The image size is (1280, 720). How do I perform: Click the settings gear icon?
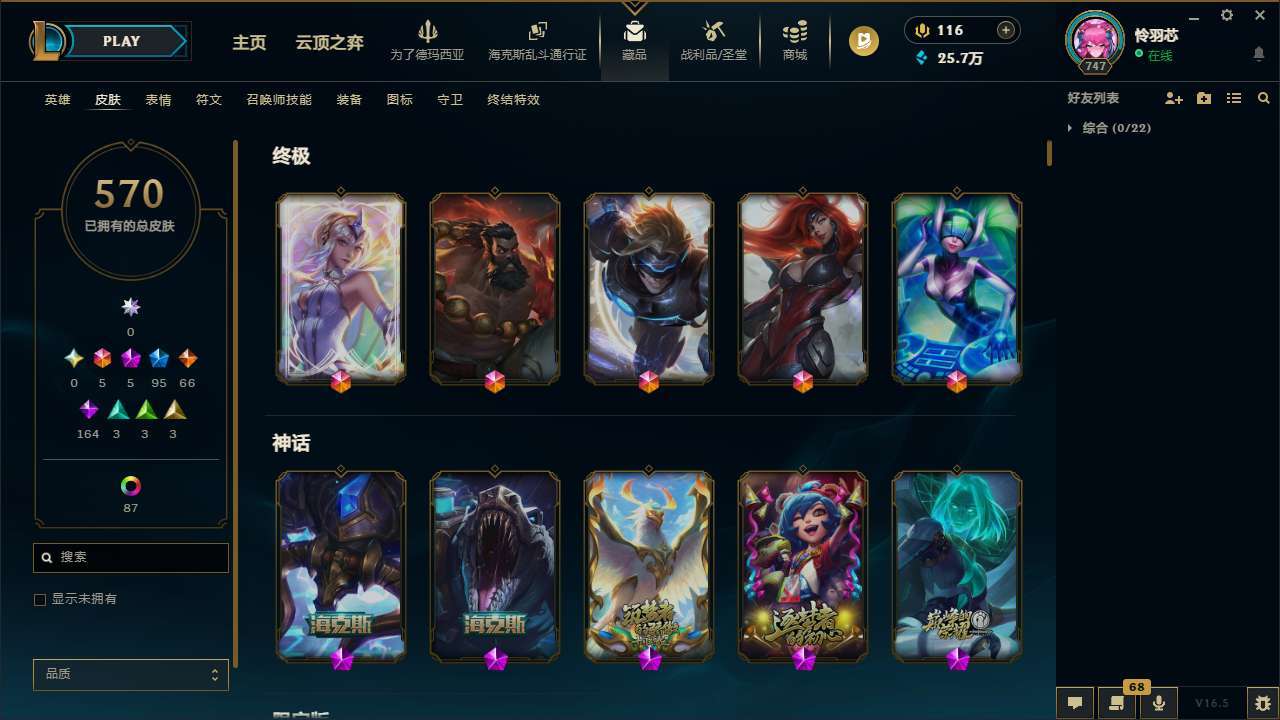pyautogui.click(x=1226, y=15)
